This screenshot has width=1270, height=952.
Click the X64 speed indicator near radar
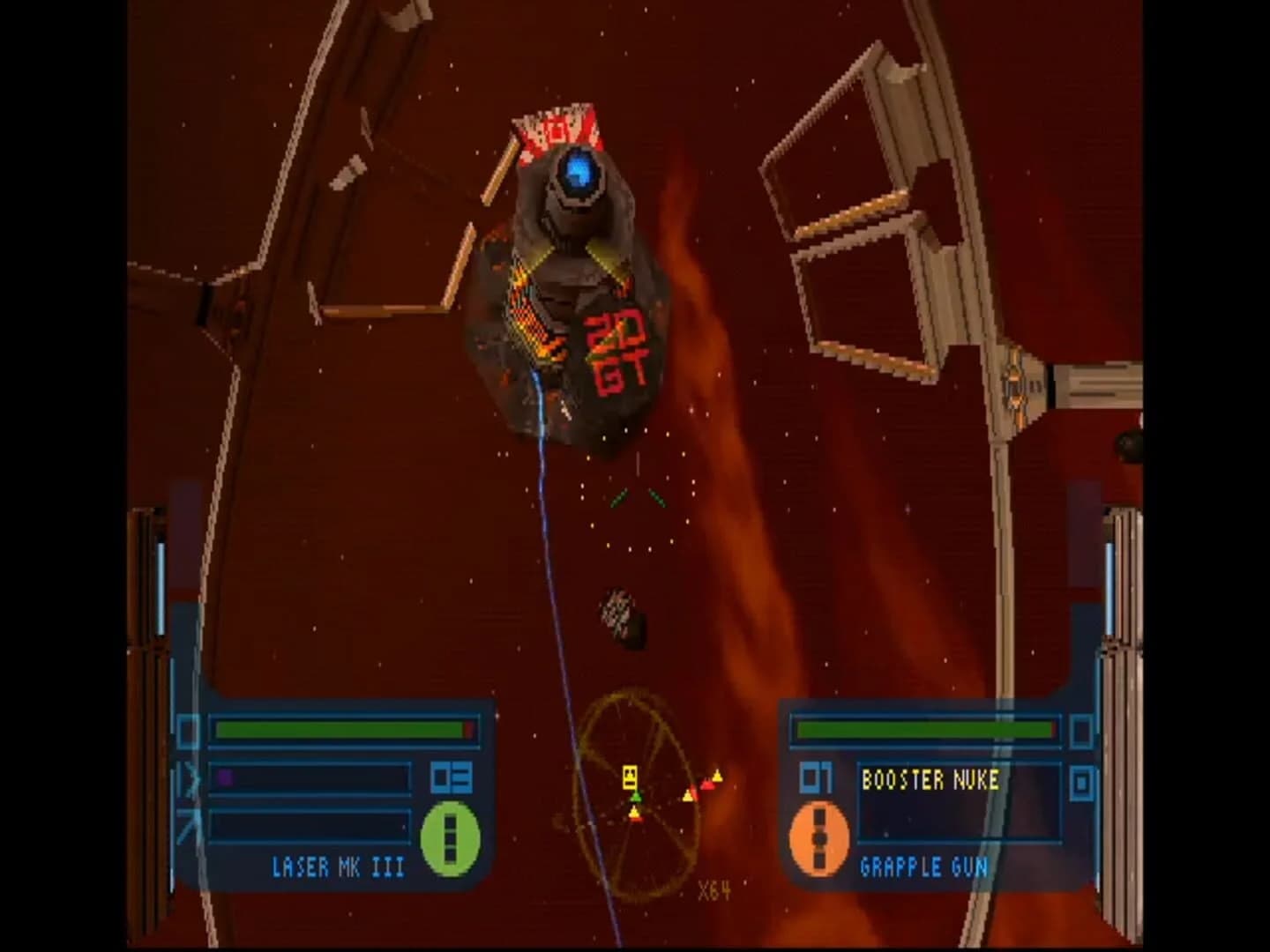713,890
